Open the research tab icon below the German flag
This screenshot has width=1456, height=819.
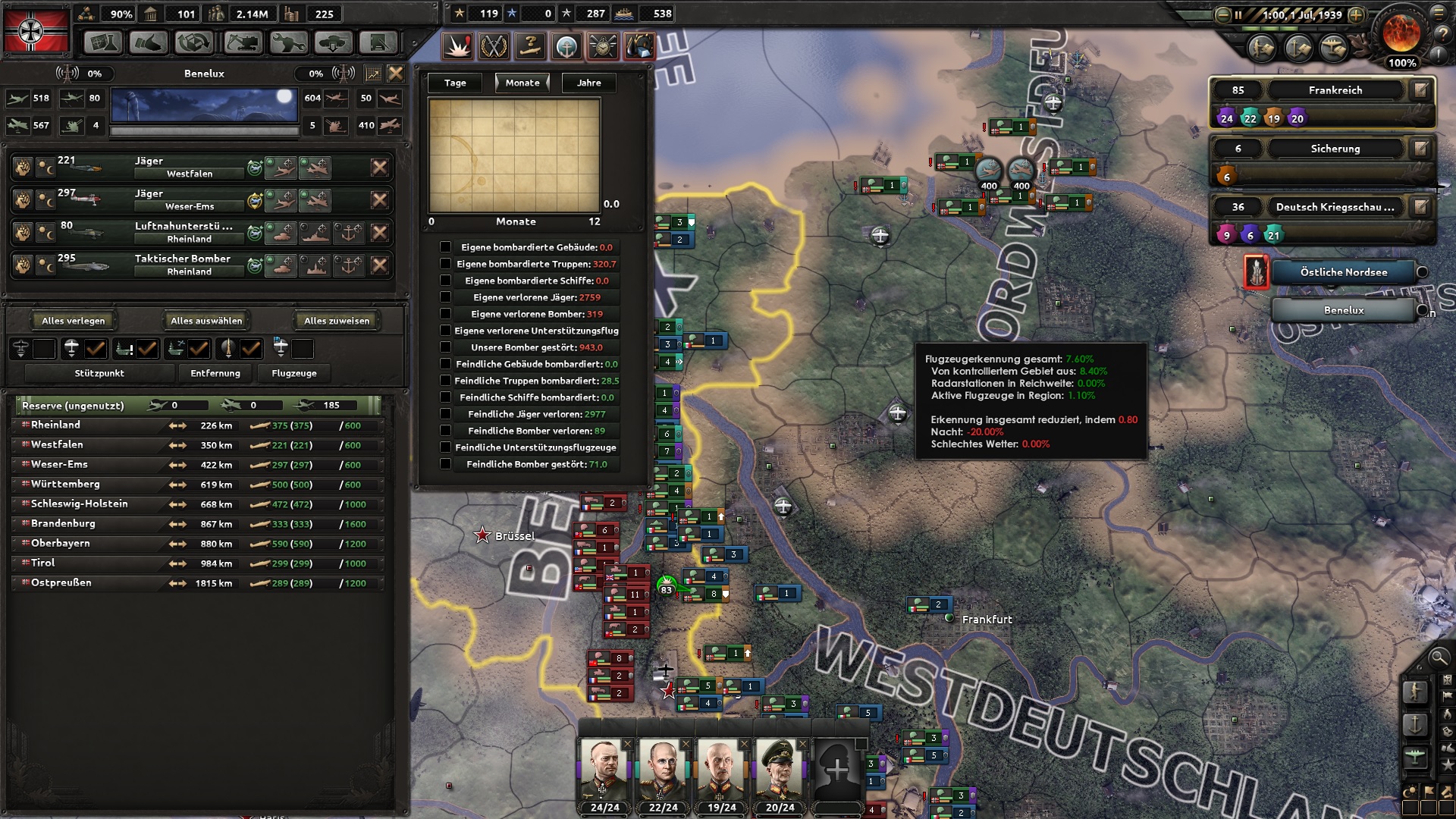pos(103,42)
